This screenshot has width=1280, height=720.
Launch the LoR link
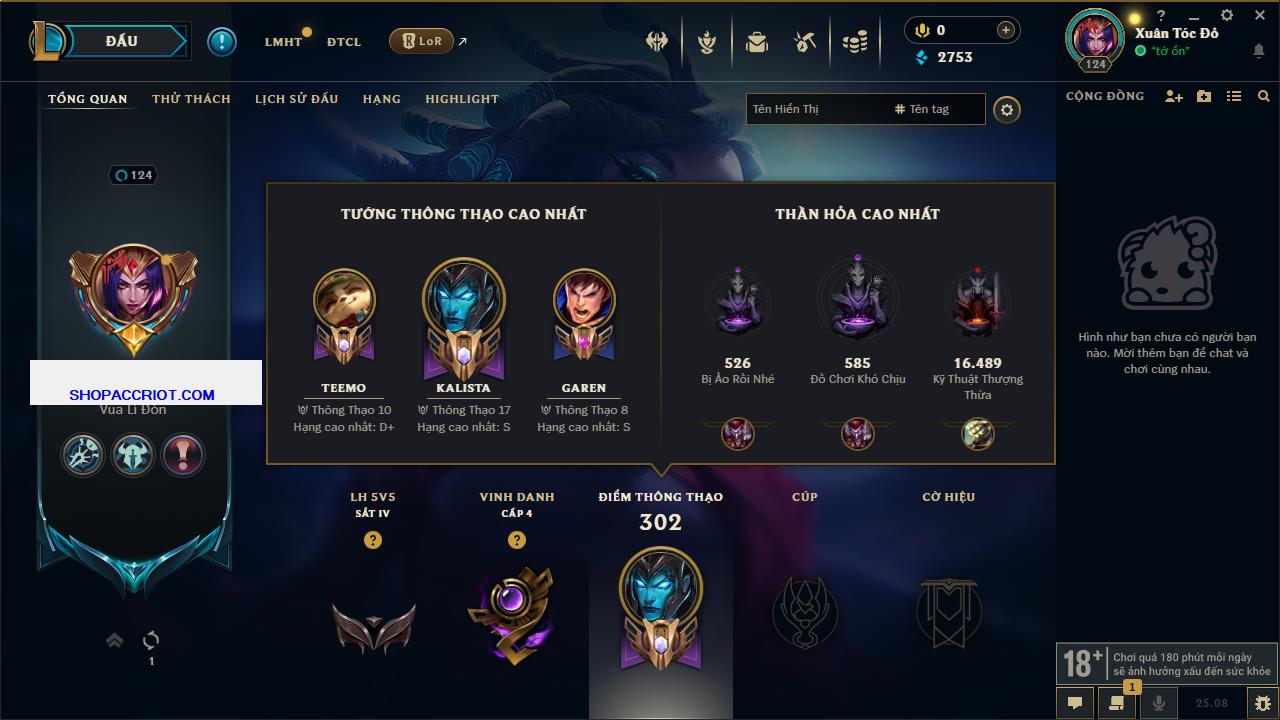point(421,41)
